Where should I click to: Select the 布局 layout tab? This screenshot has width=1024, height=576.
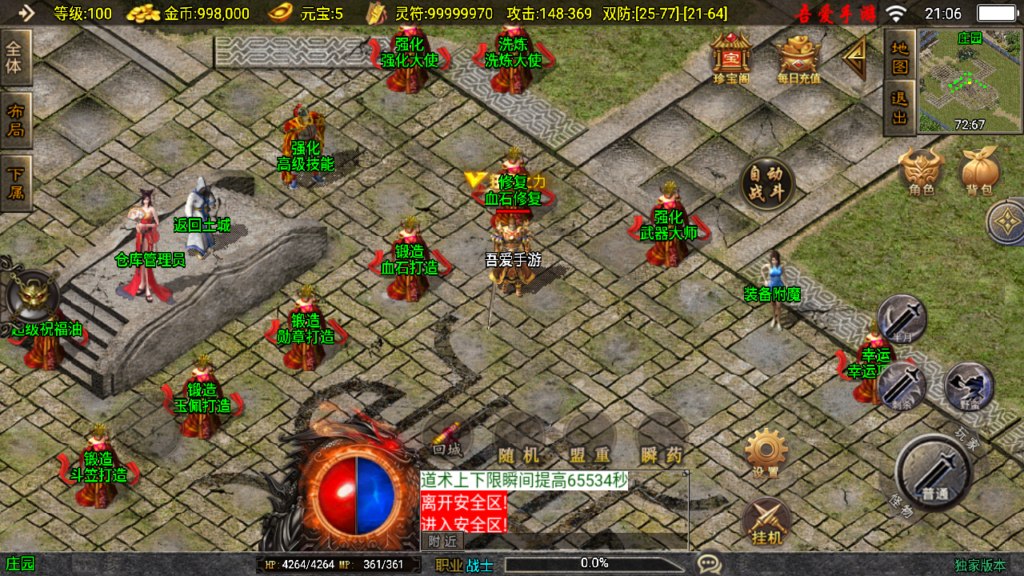point(17,121)
